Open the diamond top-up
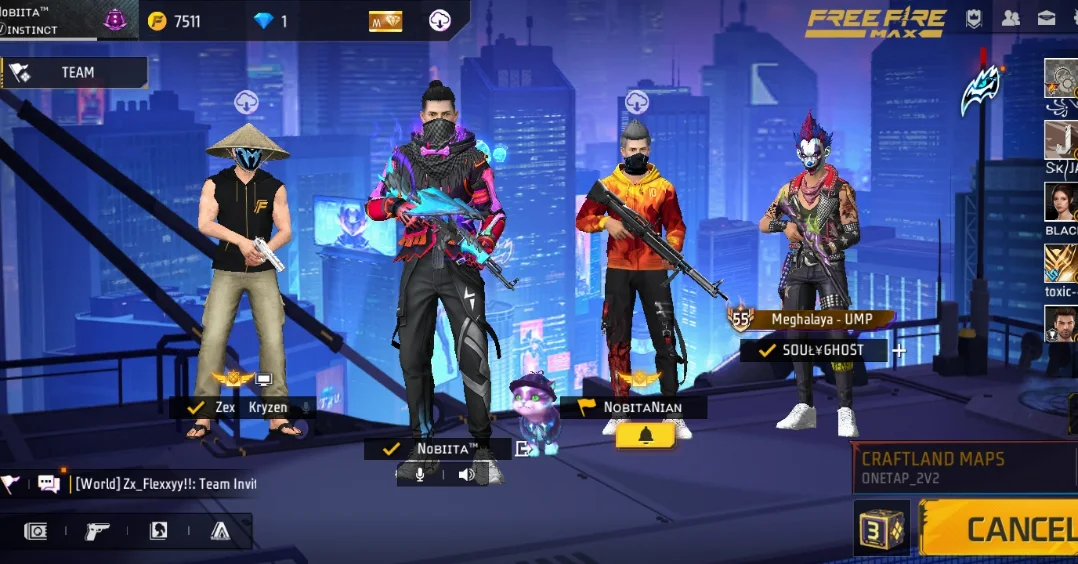Image resolution: width=1078 pixels, height=564 pixels. point(270,21)
